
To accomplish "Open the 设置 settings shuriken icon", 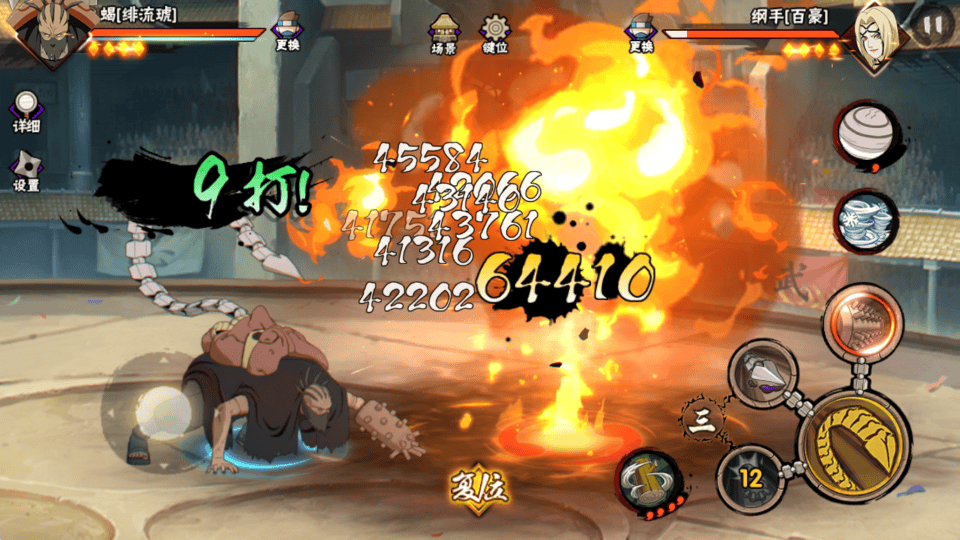I will [x=27, y=171].
